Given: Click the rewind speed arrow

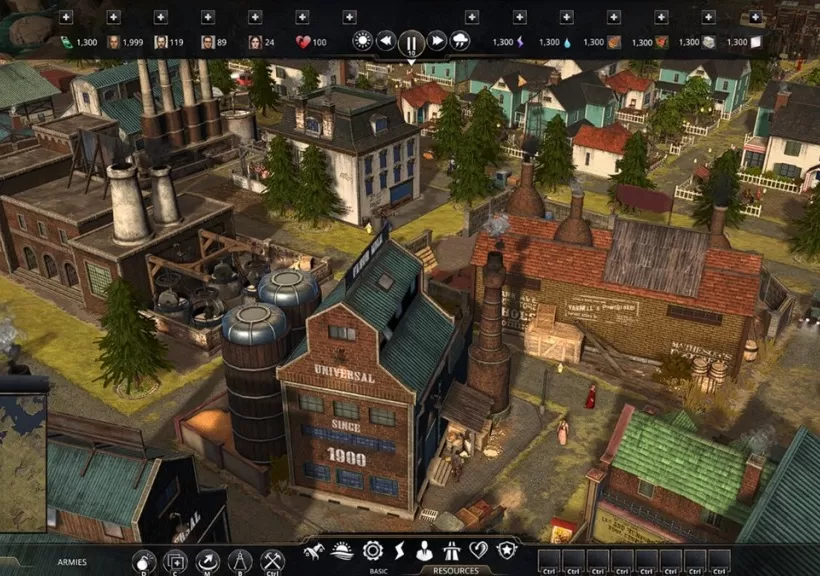Looking at the screenshot, I should [x=386, y=41].
